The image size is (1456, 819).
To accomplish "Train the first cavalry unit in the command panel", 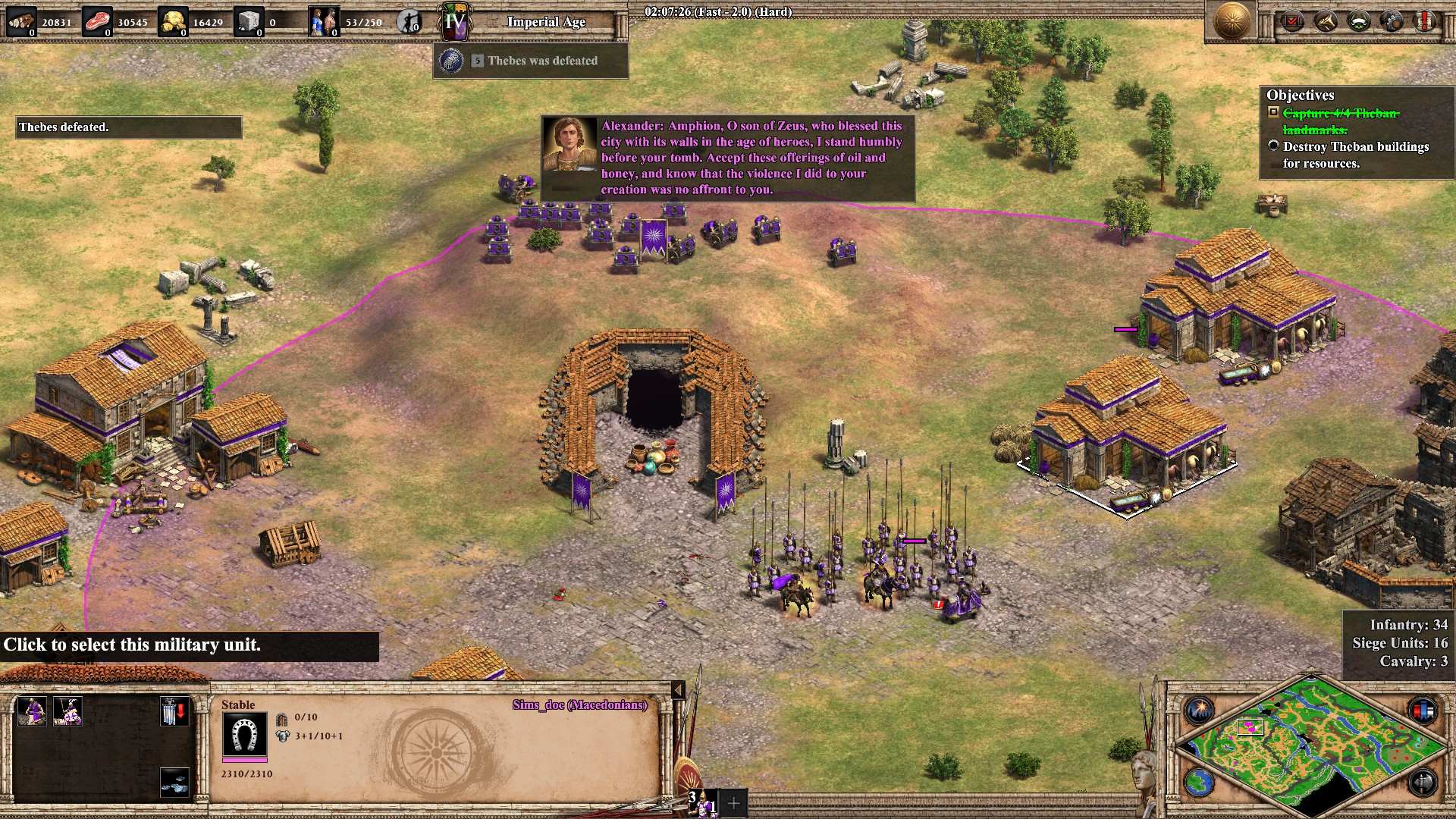I will click(x=32, y=712).
